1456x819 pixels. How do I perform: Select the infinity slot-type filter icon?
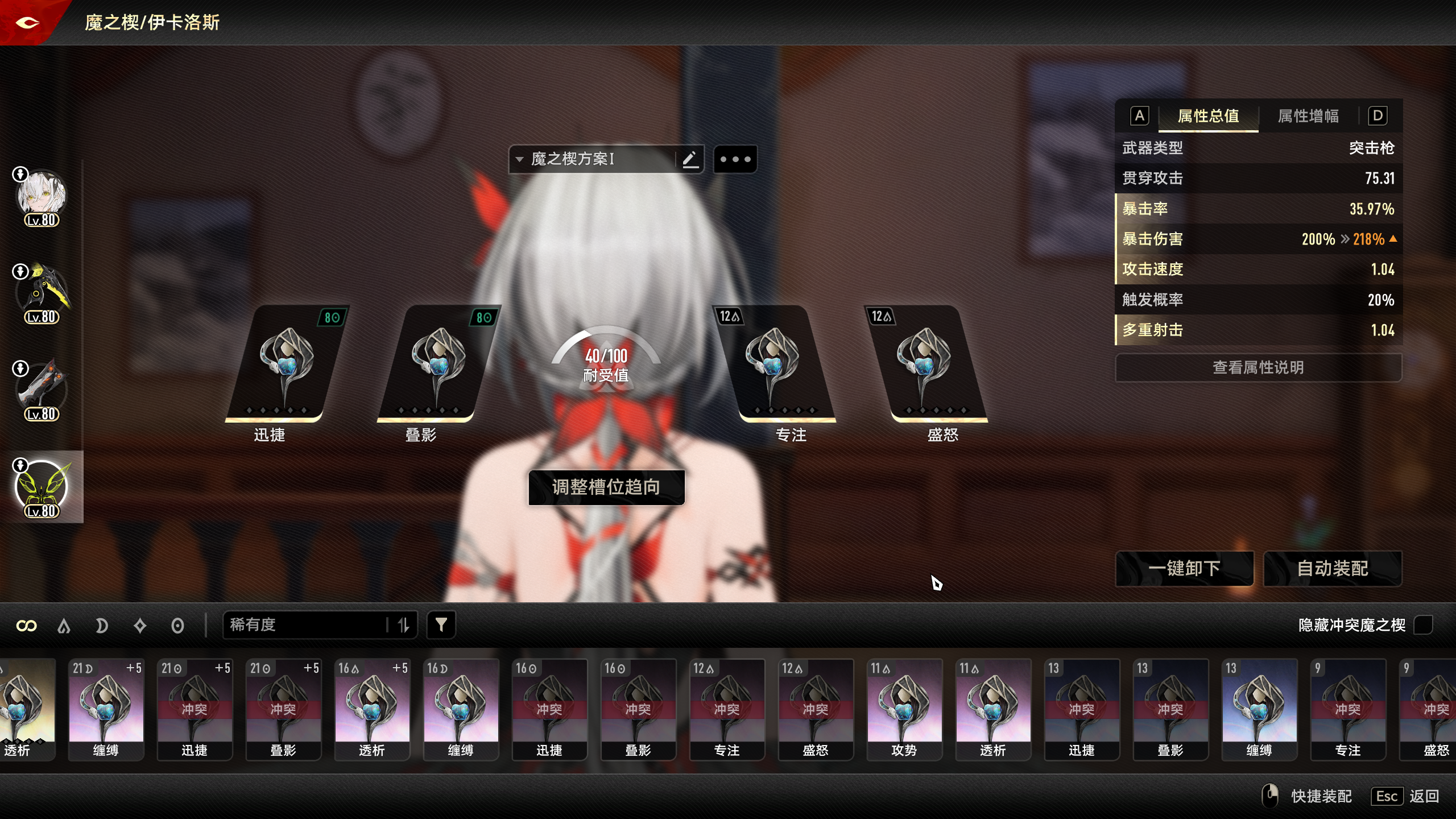[26, 624]
